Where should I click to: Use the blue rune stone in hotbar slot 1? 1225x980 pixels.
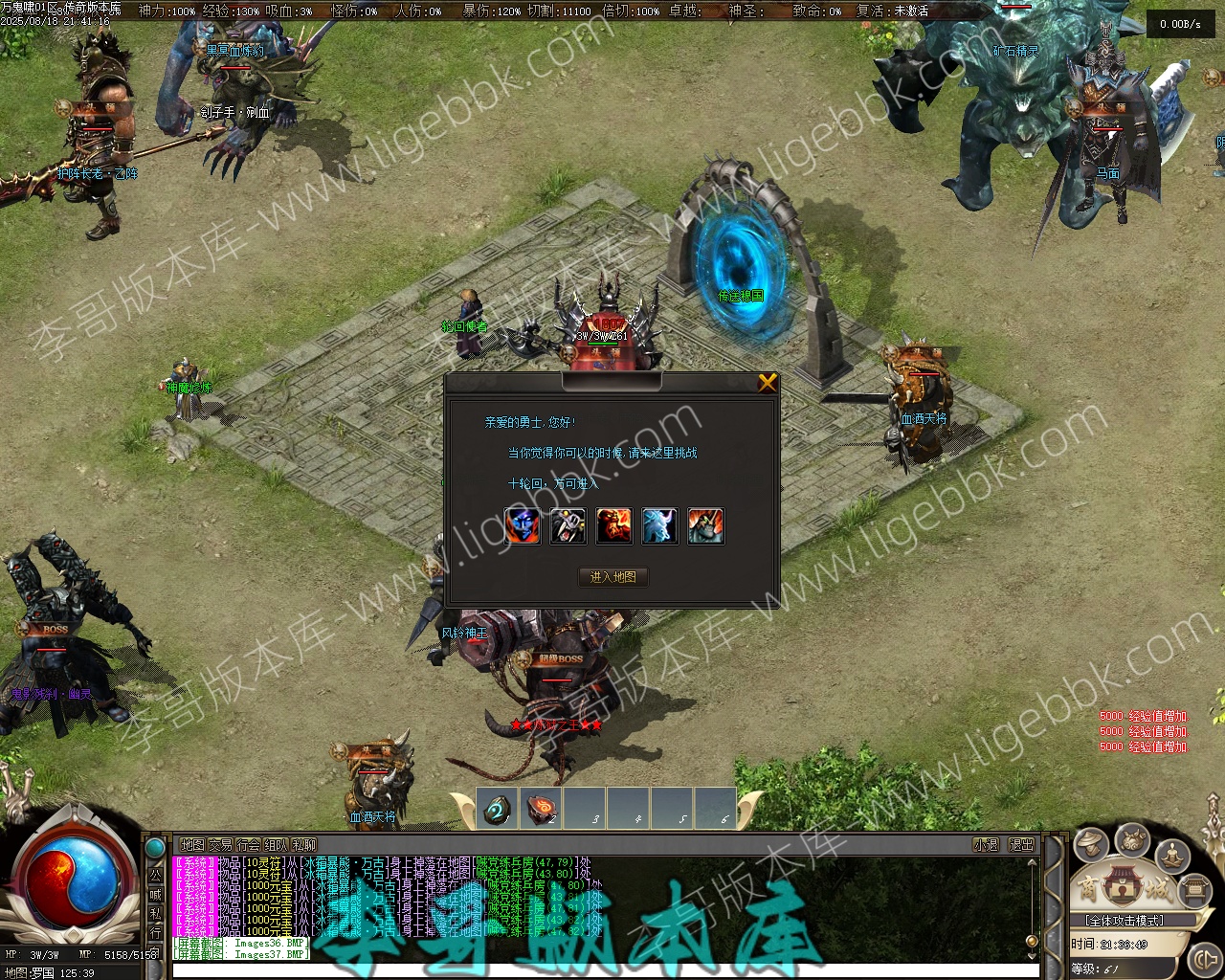497,810
